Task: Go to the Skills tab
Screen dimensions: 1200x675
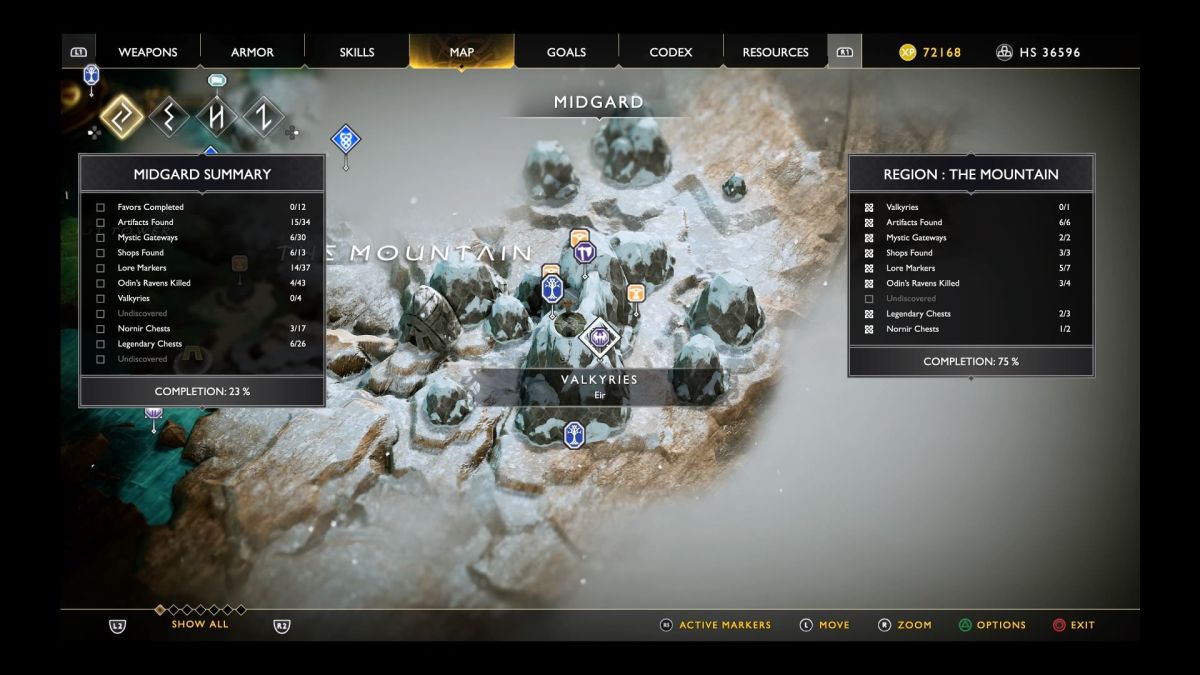Action: pos(357,52)
